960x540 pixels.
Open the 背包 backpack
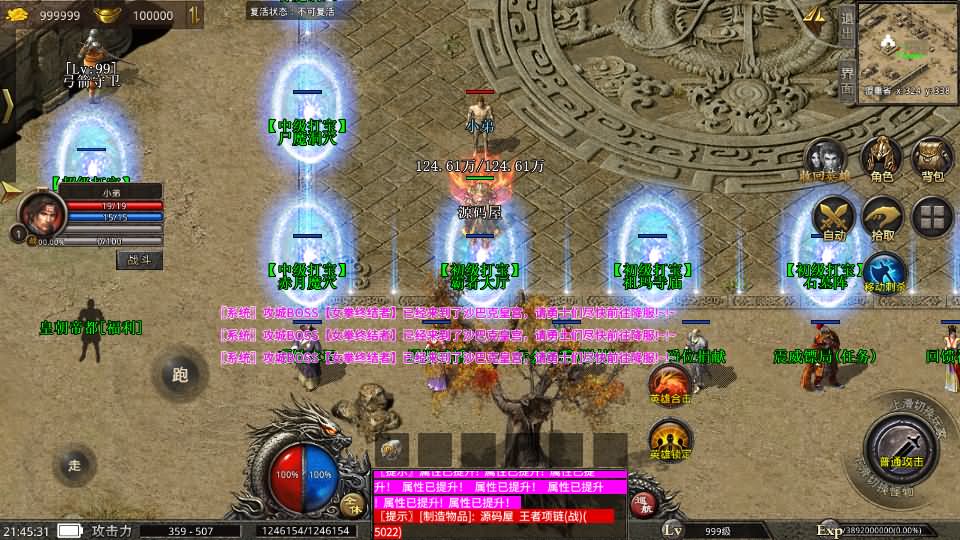click(x=932, y=158)
